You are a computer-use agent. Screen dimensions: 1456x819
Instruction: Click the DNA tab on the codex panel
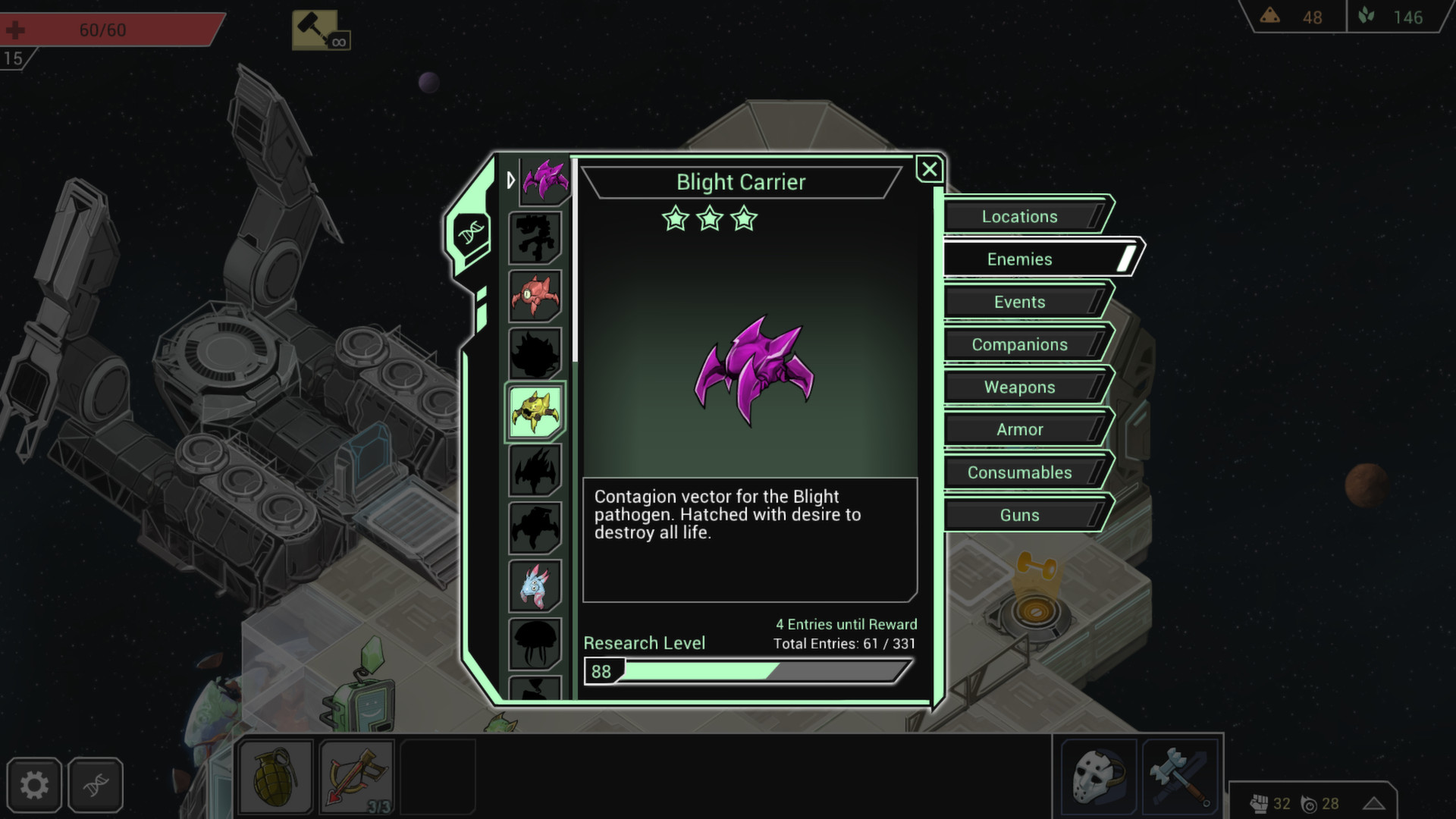tap(472, 232)
